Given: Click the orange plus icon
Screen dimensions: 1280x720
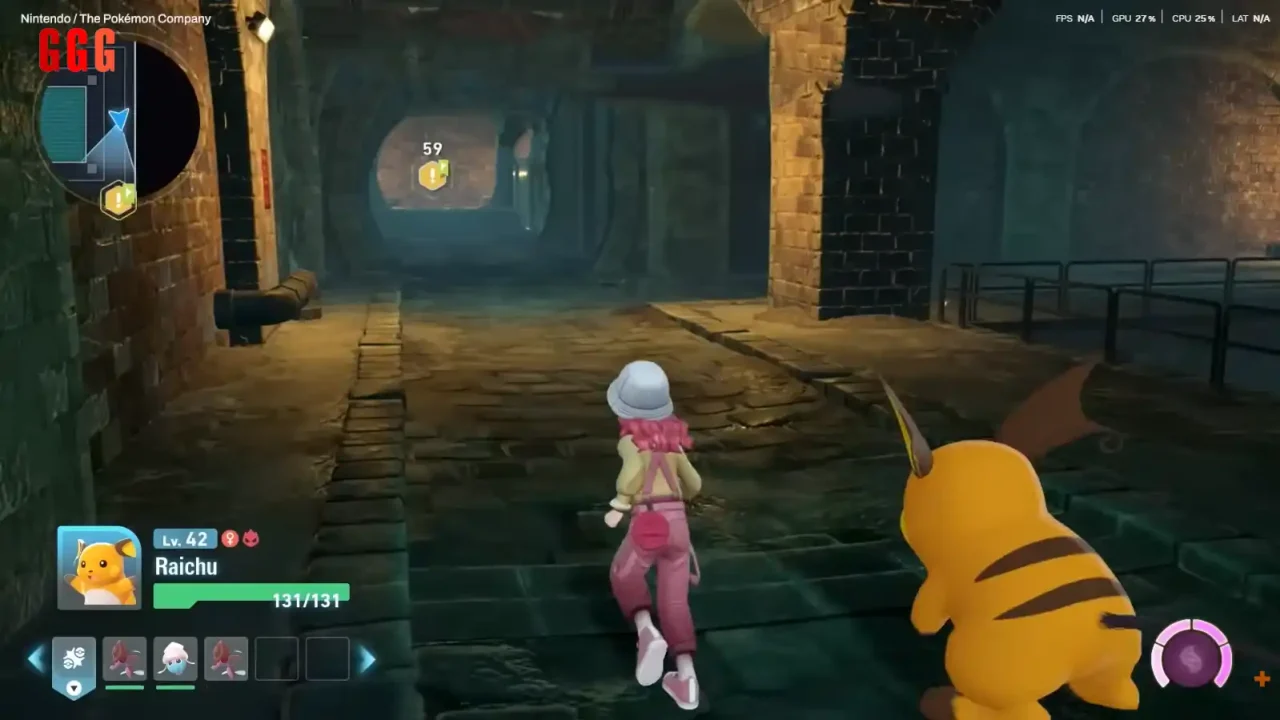Looking at the screenshot, I should (x=1262, y=679).
